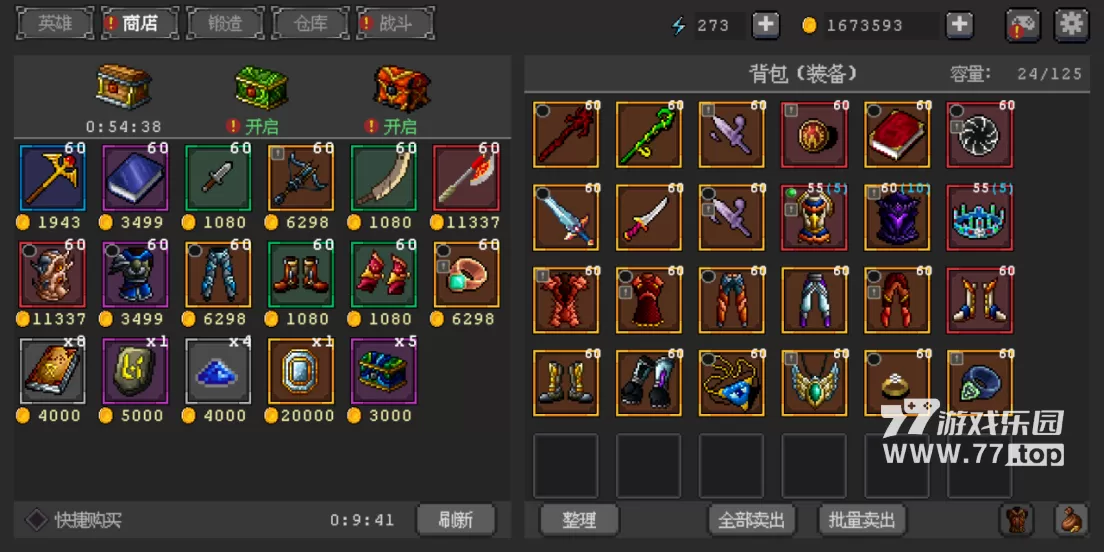
Task: Buy the blue gem pile for 4000
Action: 218,372
